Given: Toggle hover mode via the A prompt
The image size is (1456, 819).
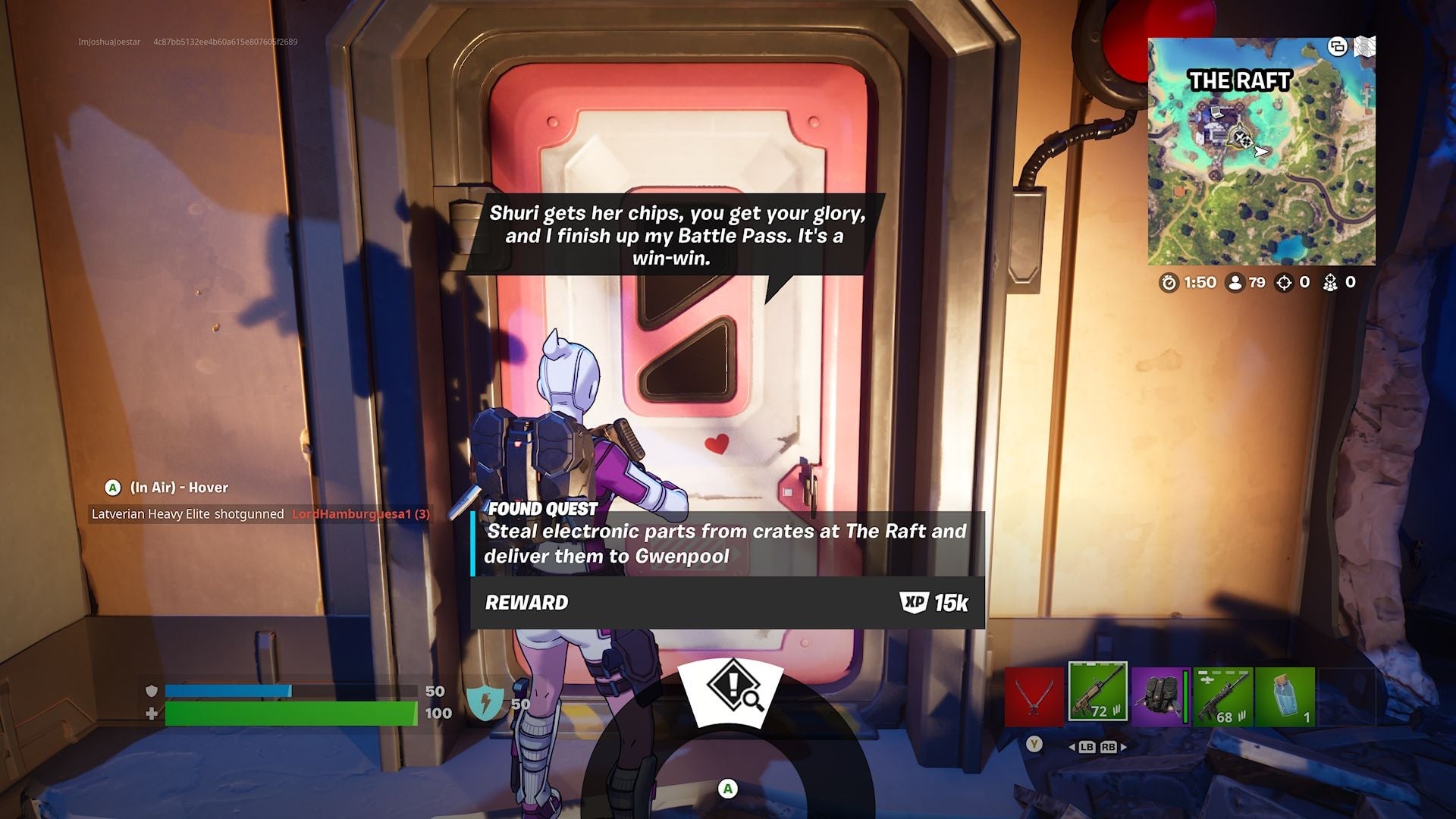Looking at the screenshot, I should pyautogui.click(x=111, y=488).
